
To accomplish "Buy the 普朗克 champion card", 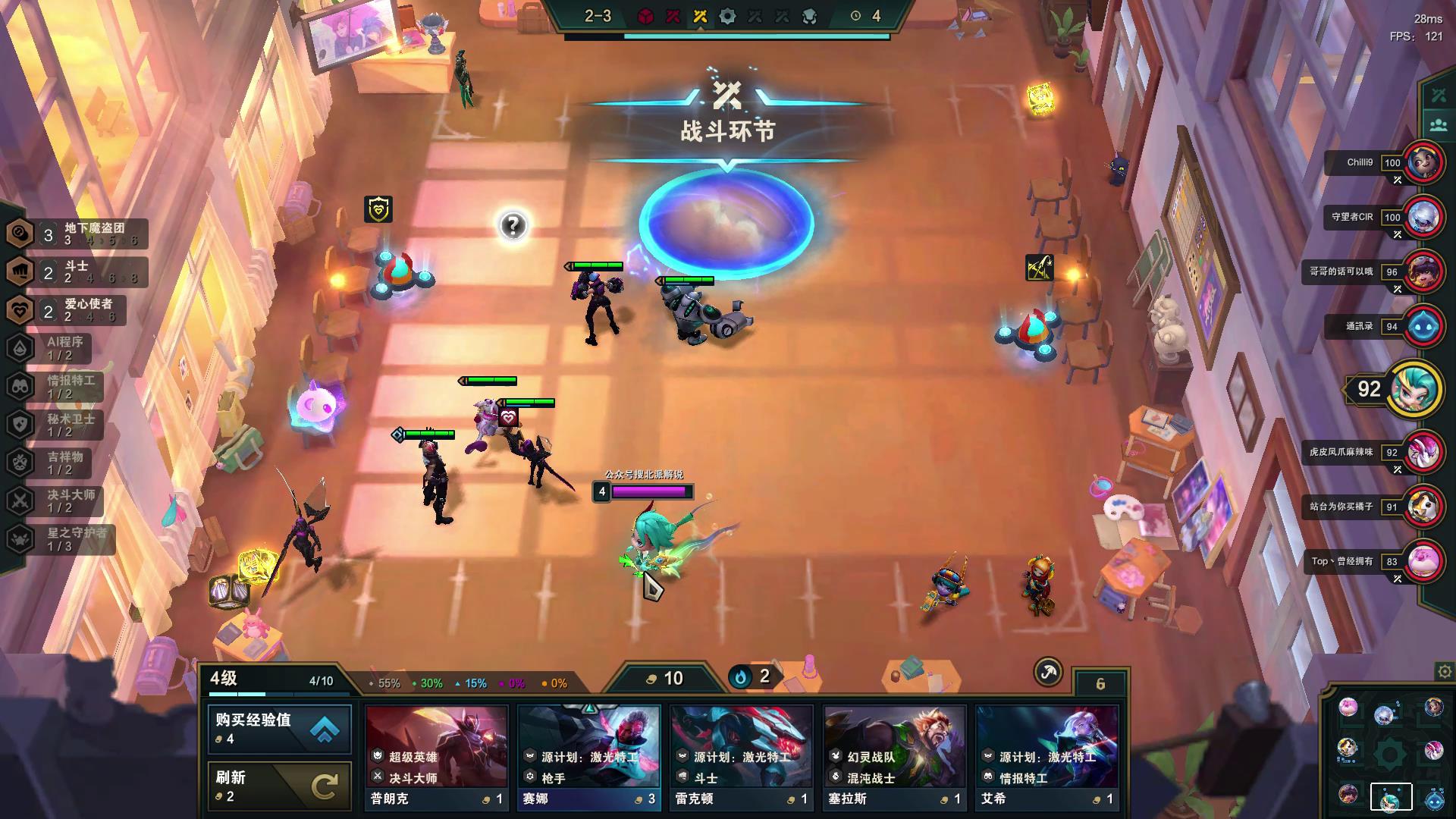I will (437, 756).
